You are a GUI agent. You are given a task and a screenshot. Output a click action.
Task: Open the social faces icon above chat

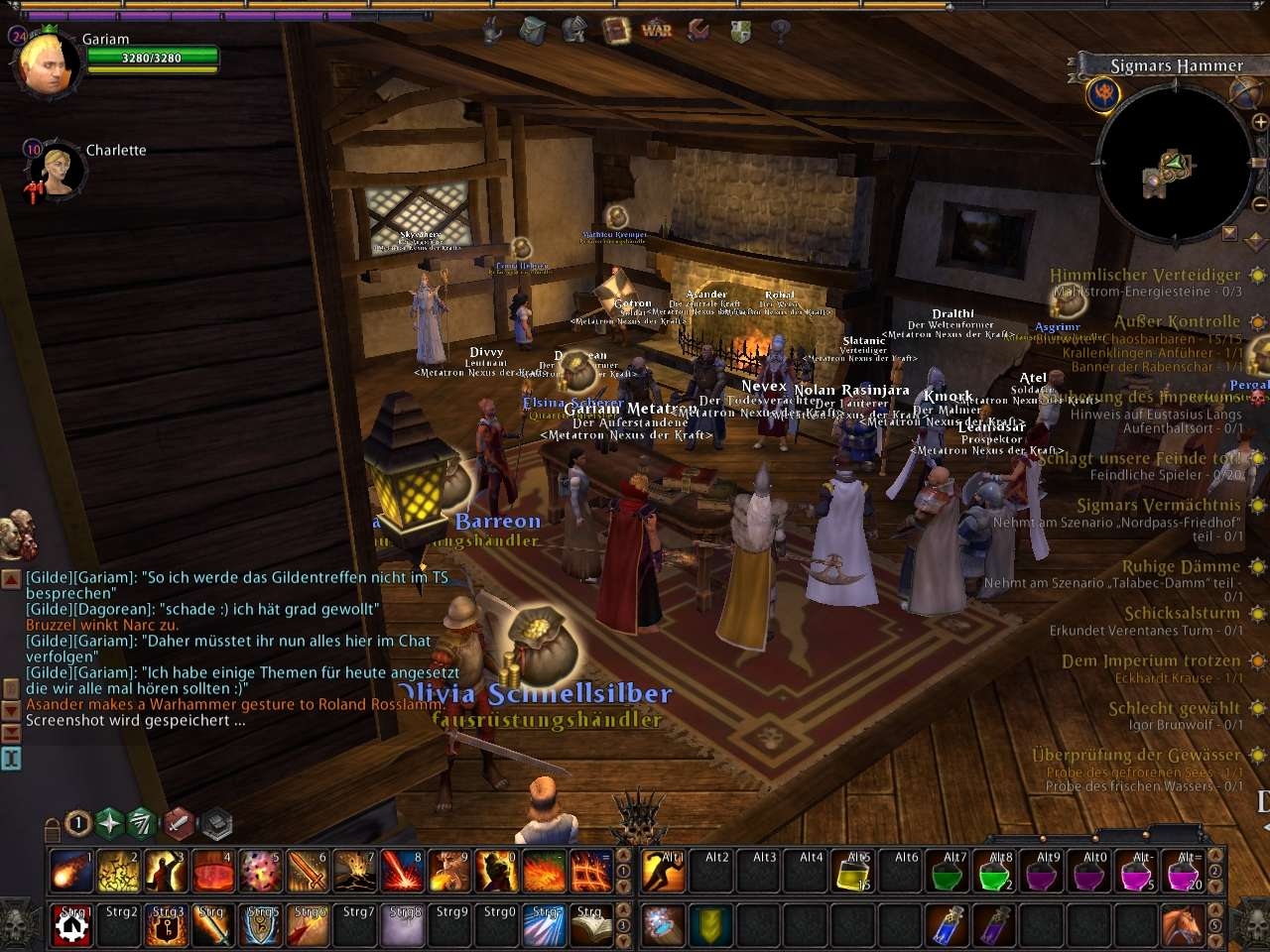18,535
